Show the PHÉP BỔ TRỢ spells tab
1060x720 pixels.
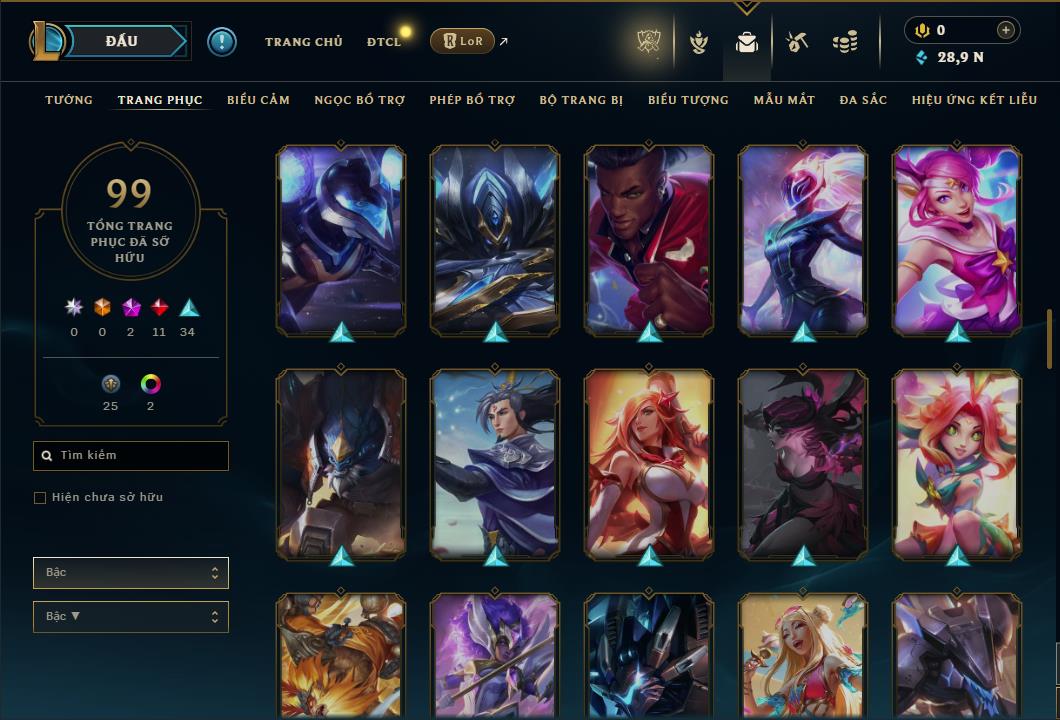click(x=472, y=100)
